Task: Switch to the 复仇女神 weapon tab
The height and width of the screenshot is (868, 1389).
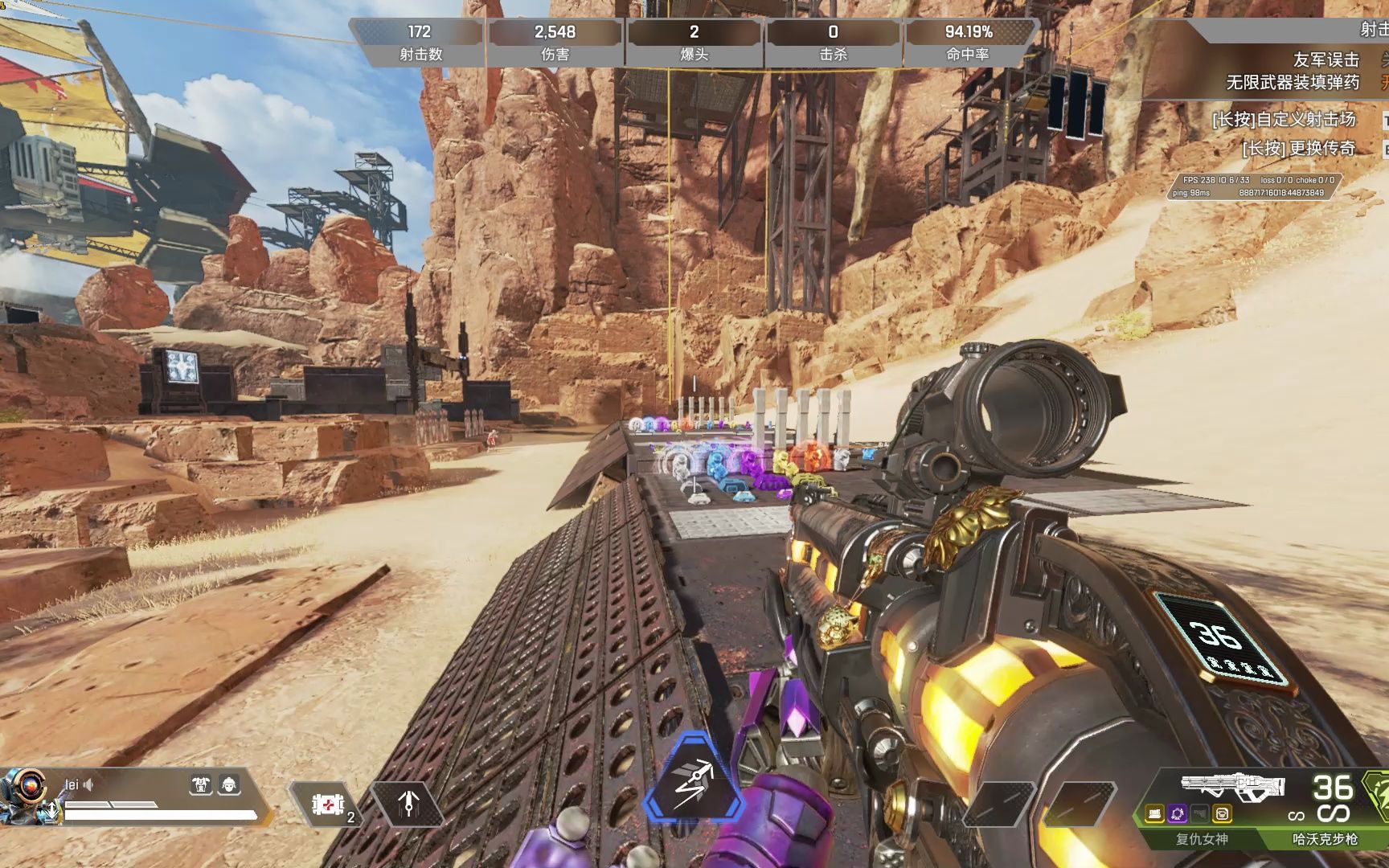Action: [x=1201, y=839]
